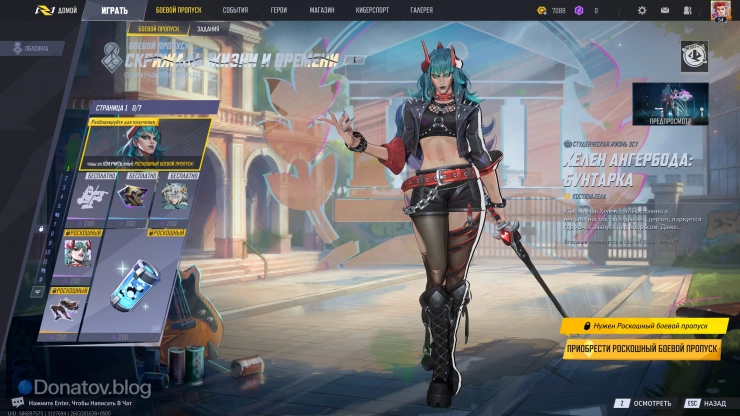Open the Киберспорт esports tab

372,10
